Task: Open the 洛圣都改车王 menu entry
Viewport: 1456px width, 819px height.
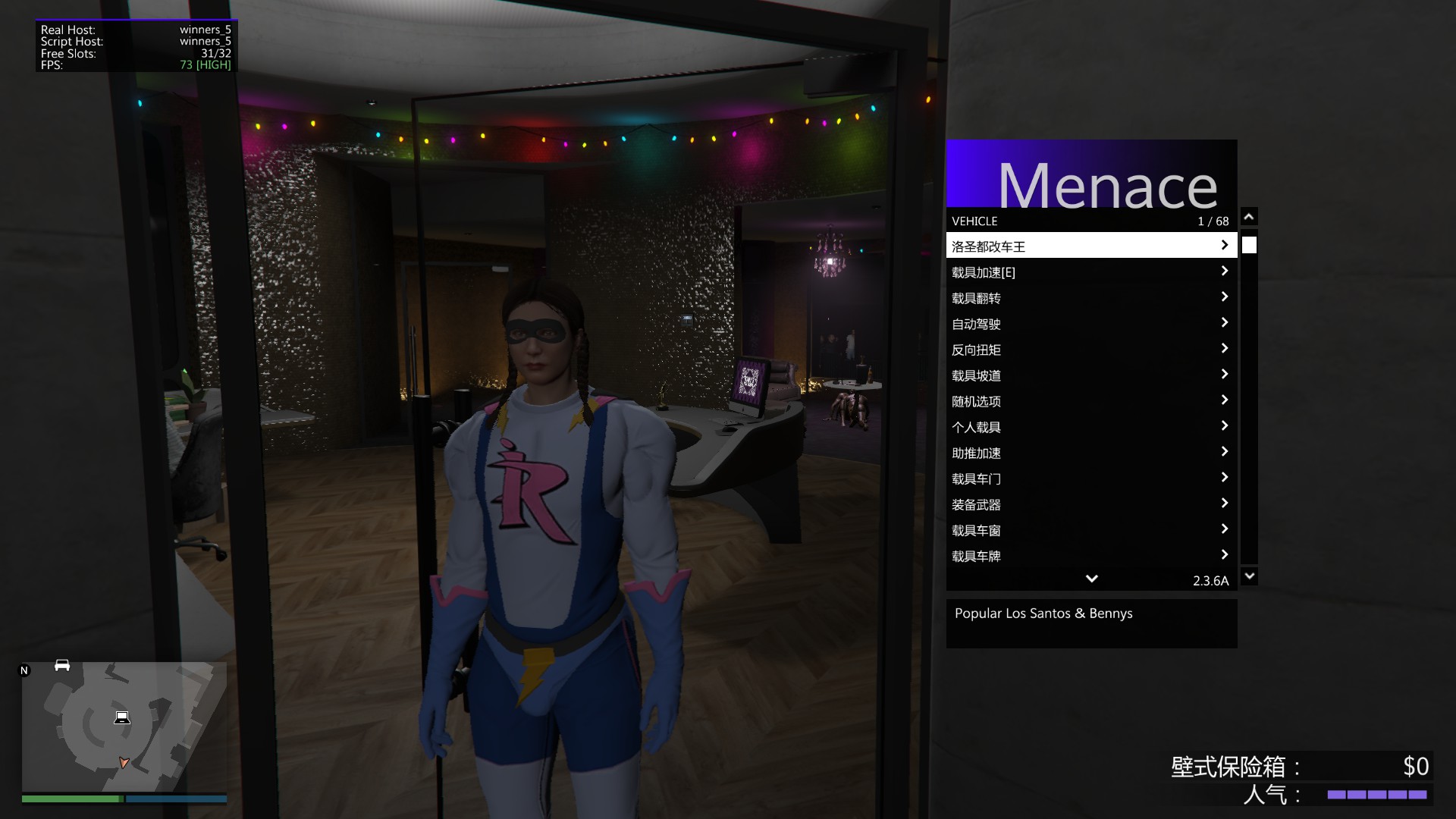Action: click(x=1090, y=246)
